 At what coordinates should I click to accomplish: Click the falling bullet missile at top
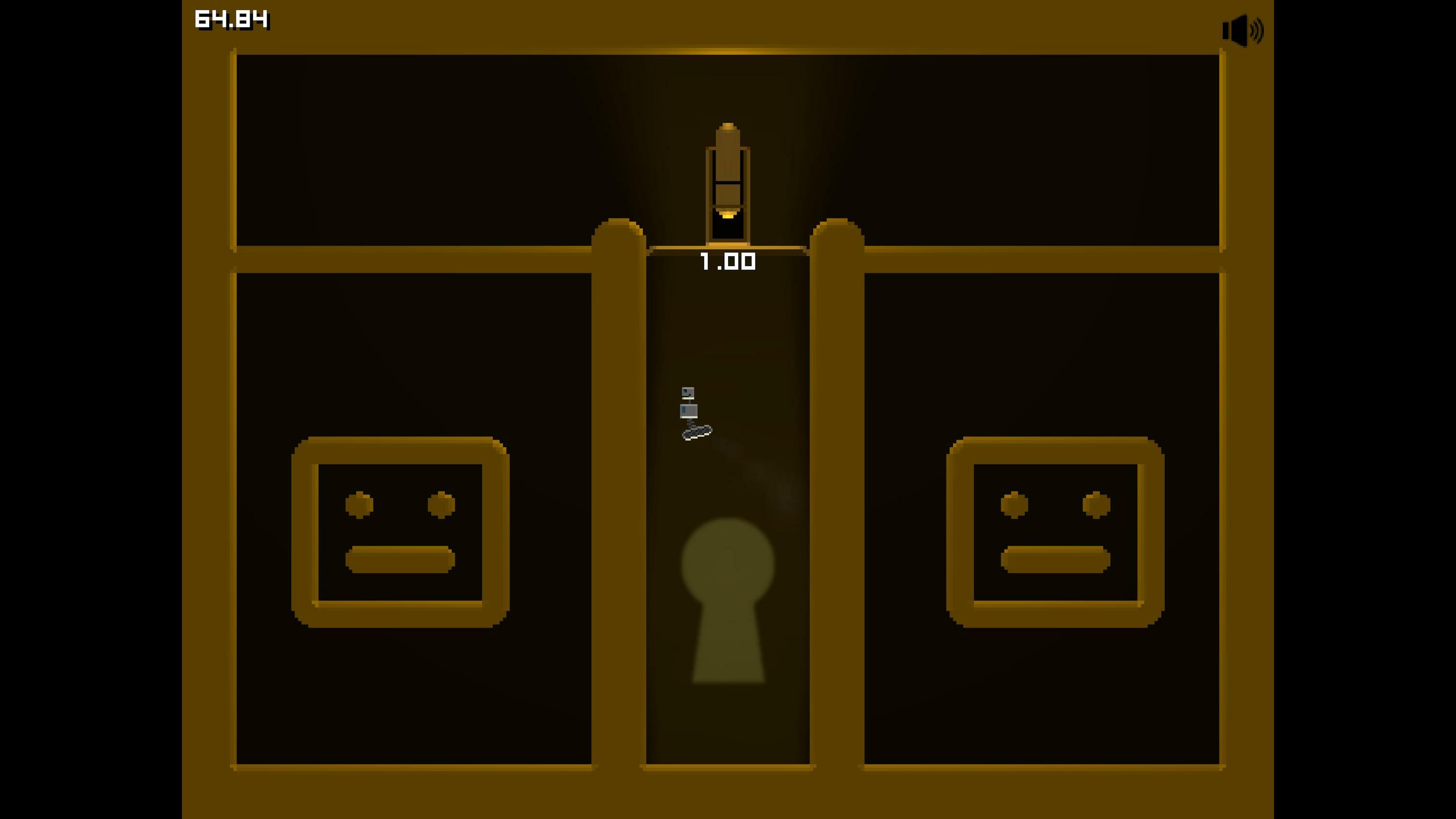click(728, 169)
